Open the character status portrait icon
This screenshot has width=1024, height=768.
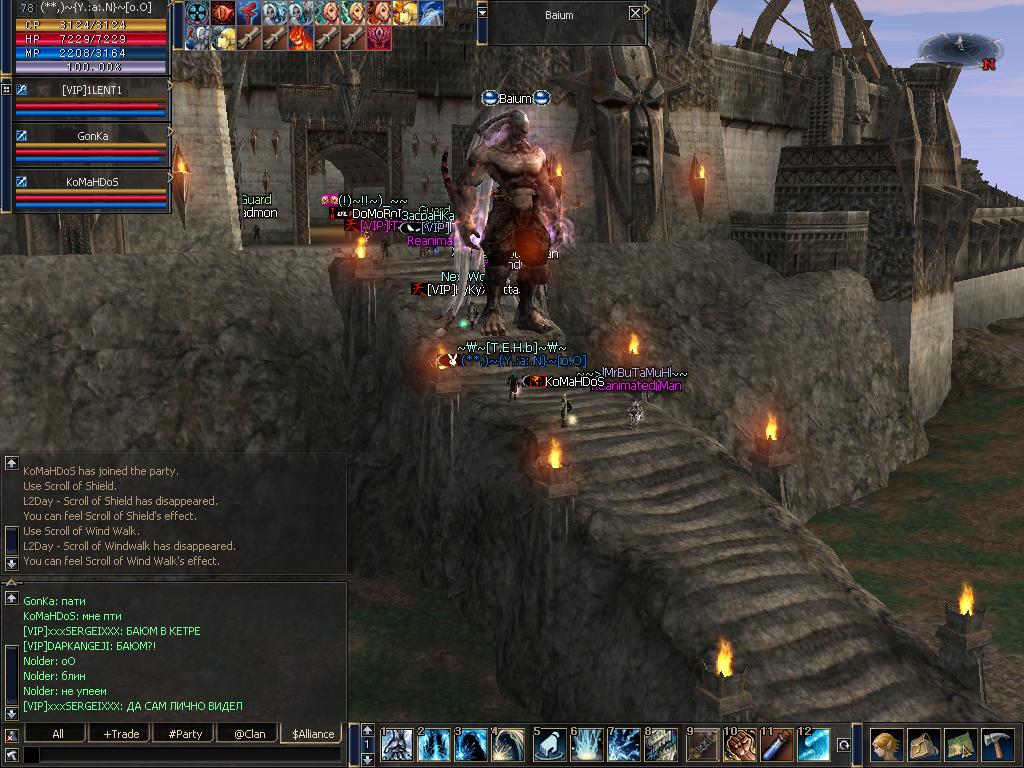[x=886, y=746]
